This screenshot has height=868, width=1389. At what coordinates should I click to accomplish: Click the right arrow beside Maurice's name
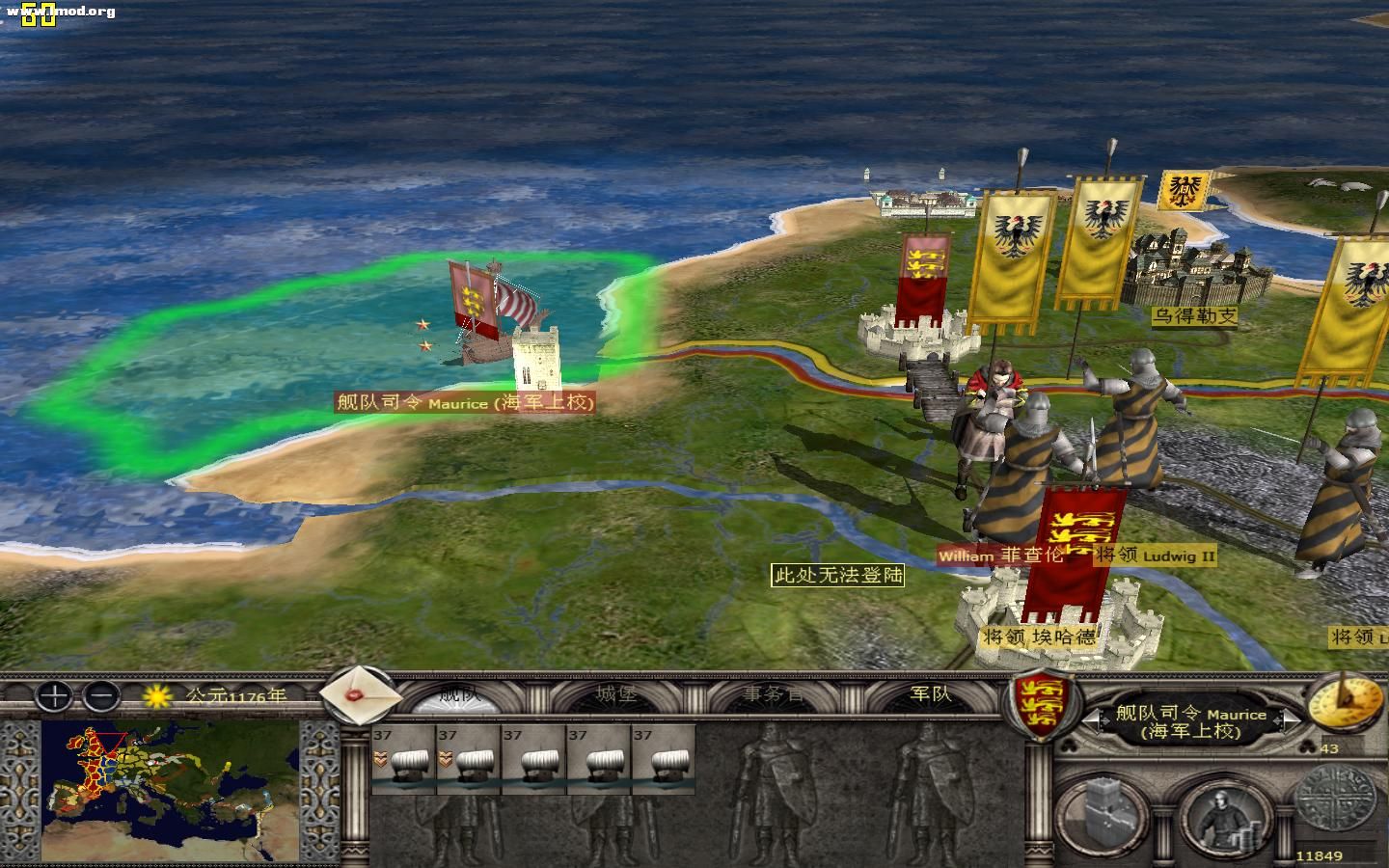1288,719
